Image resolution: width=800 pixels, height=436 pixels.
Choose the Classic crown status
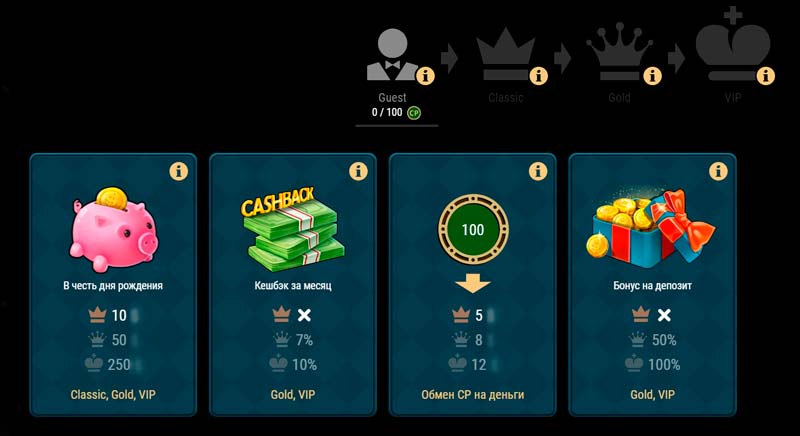point(506,55)
